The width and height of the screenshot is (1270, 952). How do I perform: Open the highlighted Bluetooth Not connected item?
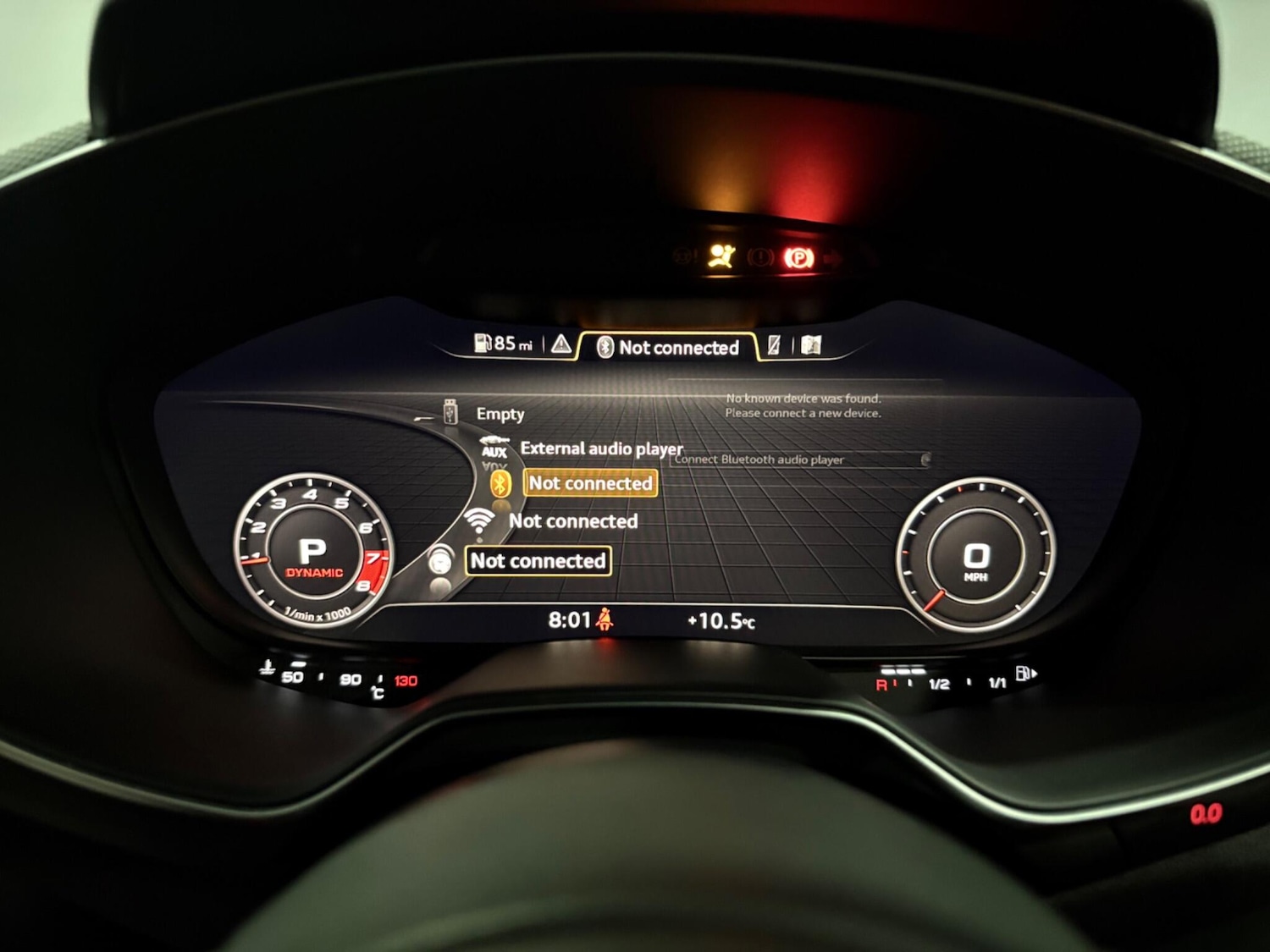pos(590,483)
